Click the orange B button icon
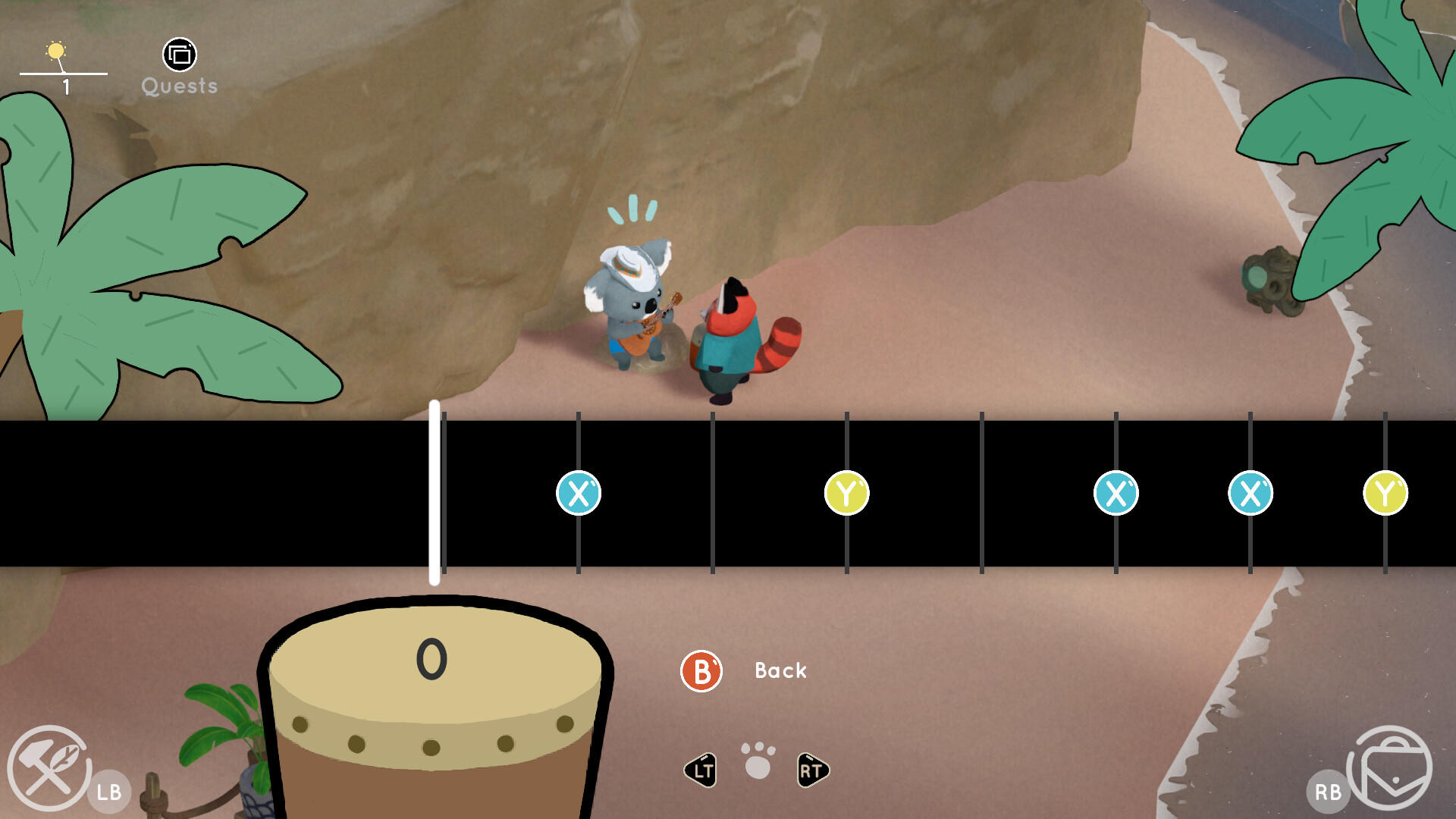1456x819 pixels. point(701,670)
